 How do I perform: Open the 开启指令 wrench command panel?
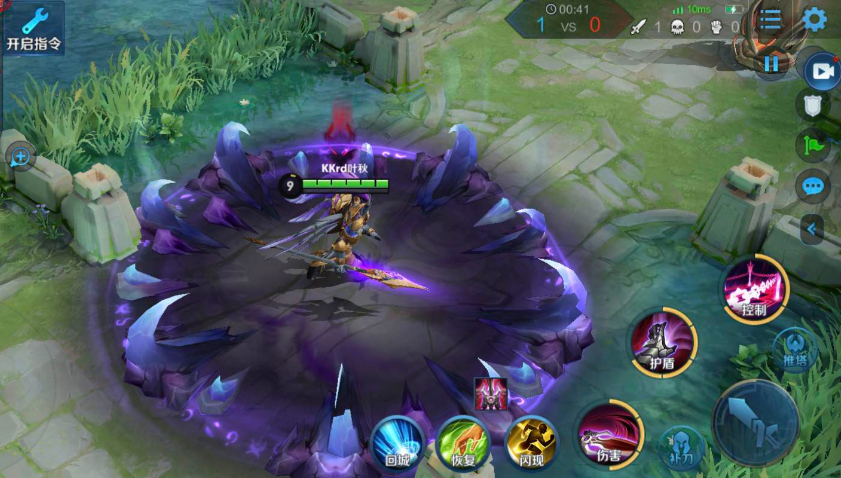[33, 27]
